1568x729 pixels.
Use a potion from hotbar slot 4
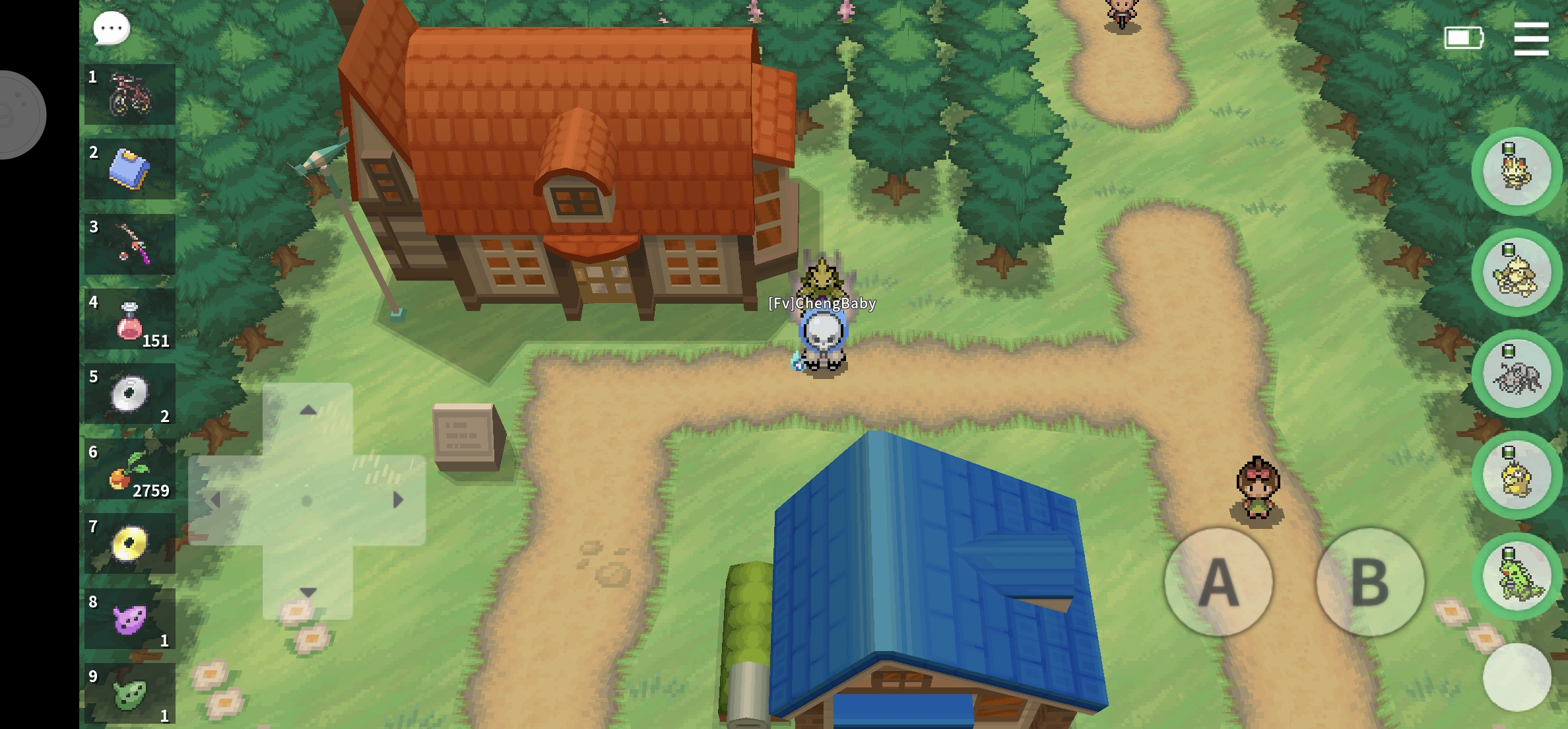(x=129, y=320)
